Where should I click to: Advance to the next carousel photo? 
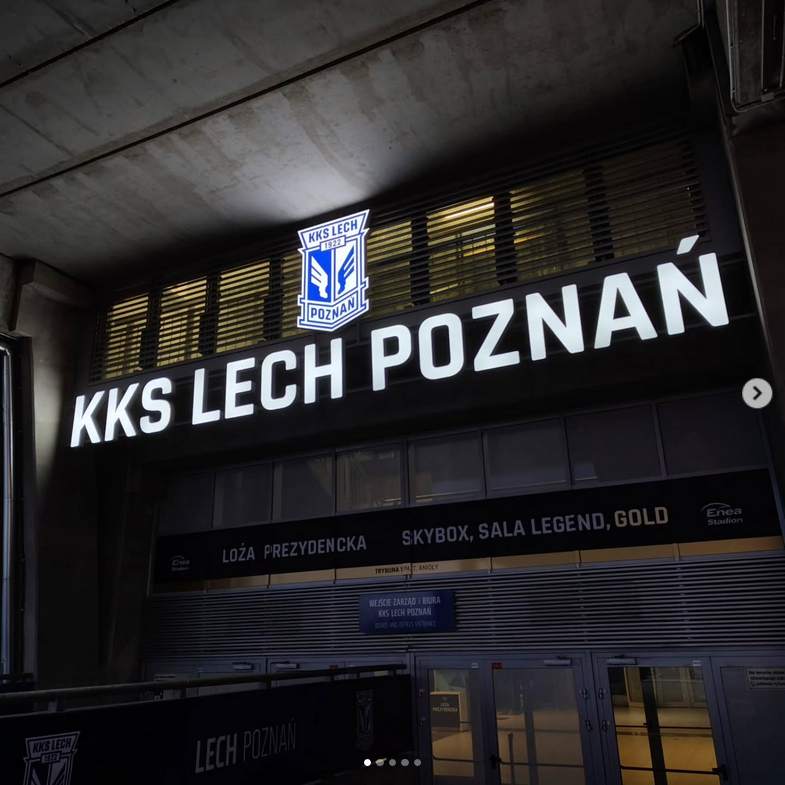(756, 393)
